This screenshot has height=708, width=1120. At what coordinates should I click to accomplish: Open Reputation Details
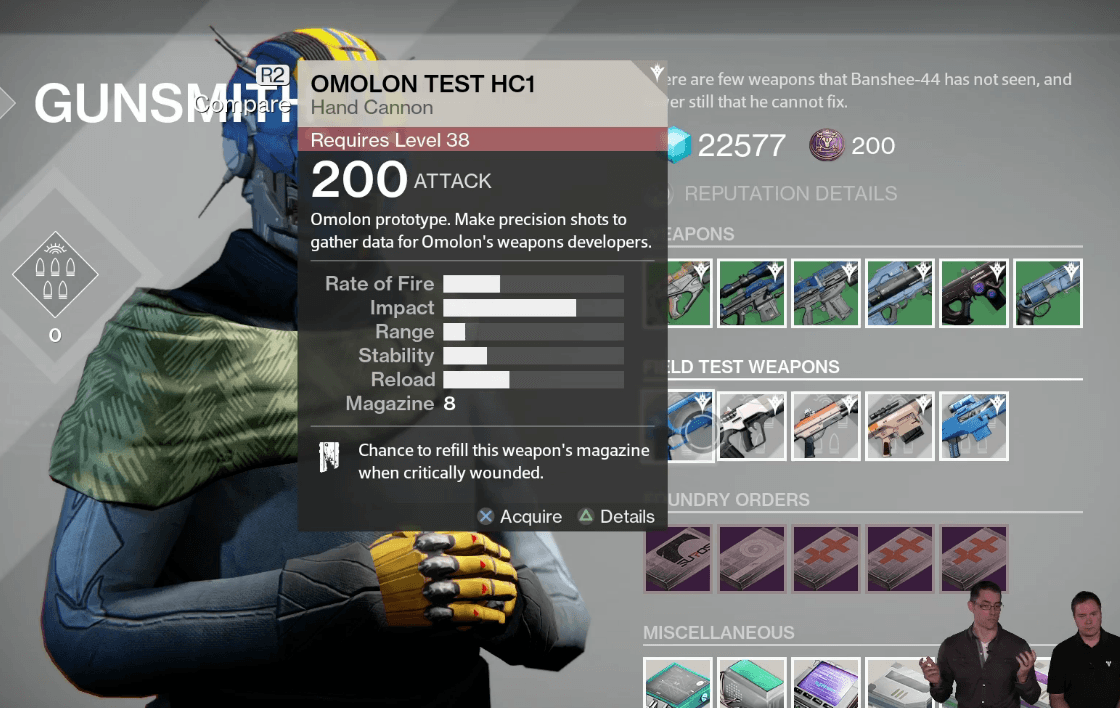click(x=790, y=193)
